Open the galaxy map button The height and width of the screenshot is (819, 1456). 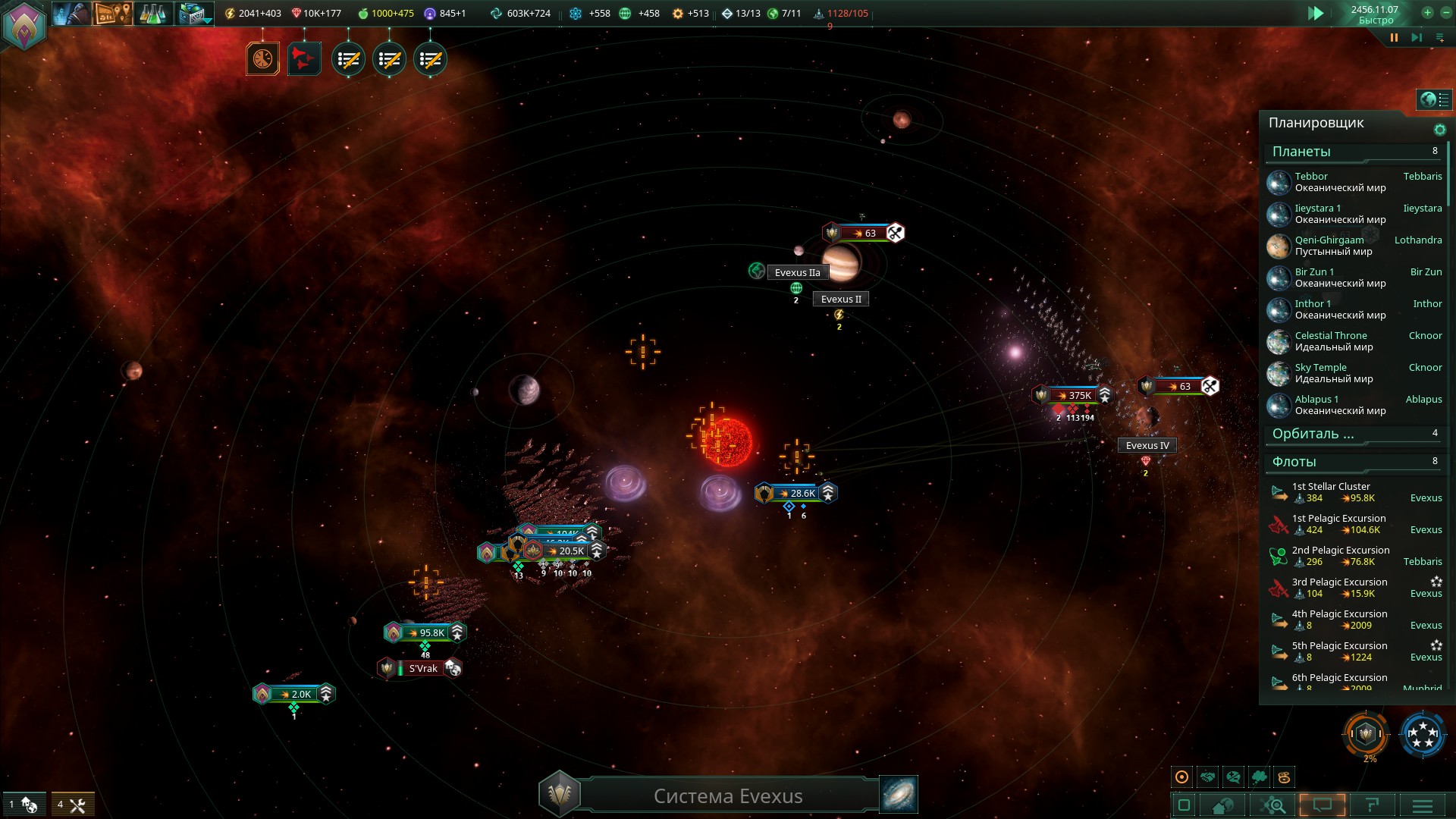coord(899,794)
